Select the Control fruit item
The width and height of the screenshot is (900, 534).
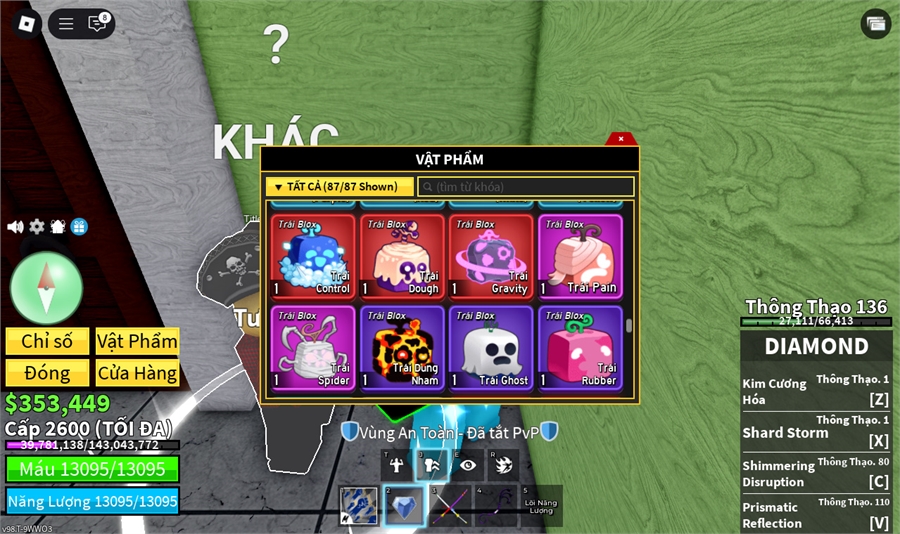pyautogui.click(x=313, y=257)
